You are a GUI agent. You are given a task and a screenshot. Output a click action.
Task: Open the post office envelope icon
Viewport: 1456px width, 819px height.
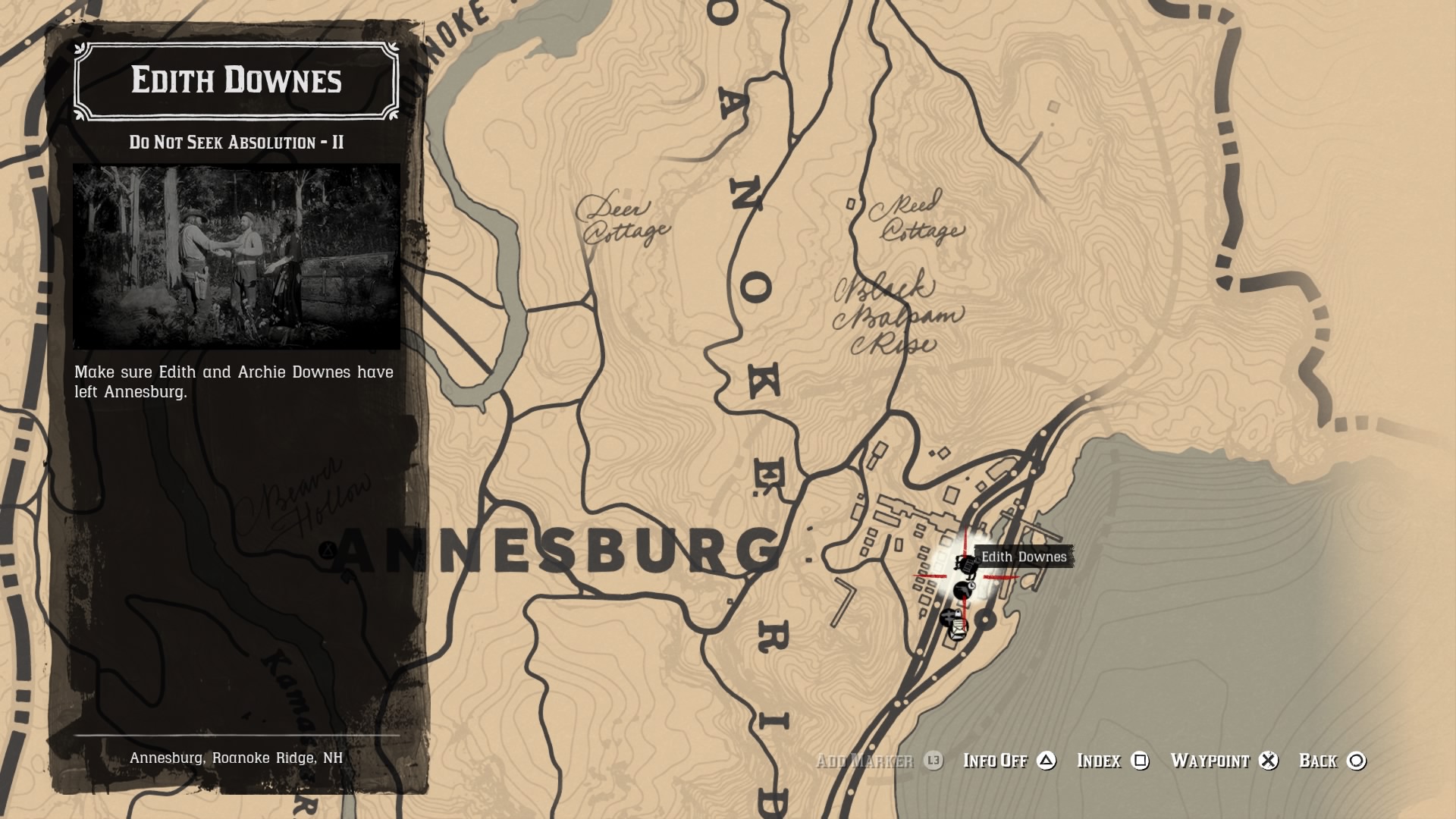959,629
